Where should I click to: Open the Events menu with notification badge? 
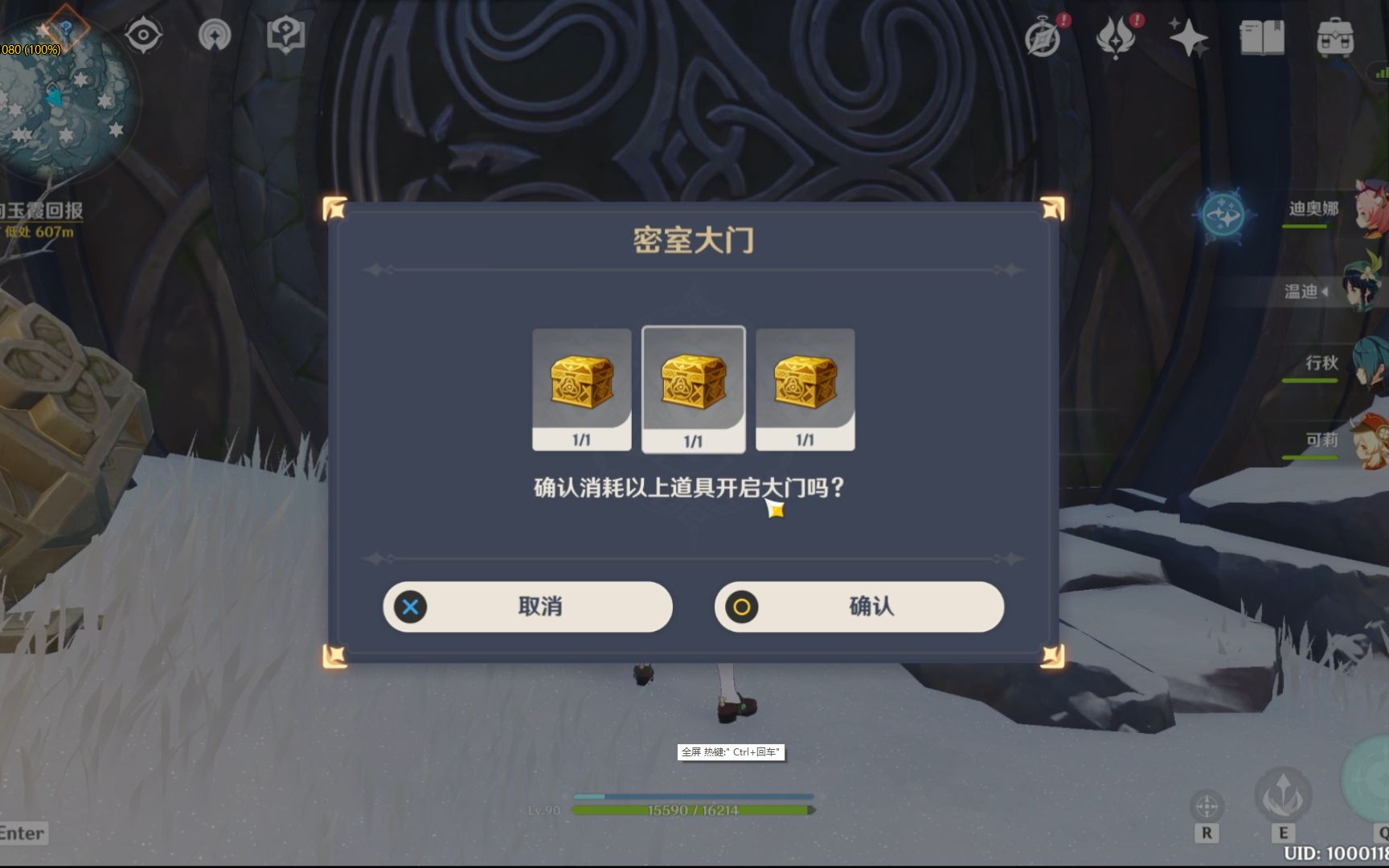(1043, 35)
